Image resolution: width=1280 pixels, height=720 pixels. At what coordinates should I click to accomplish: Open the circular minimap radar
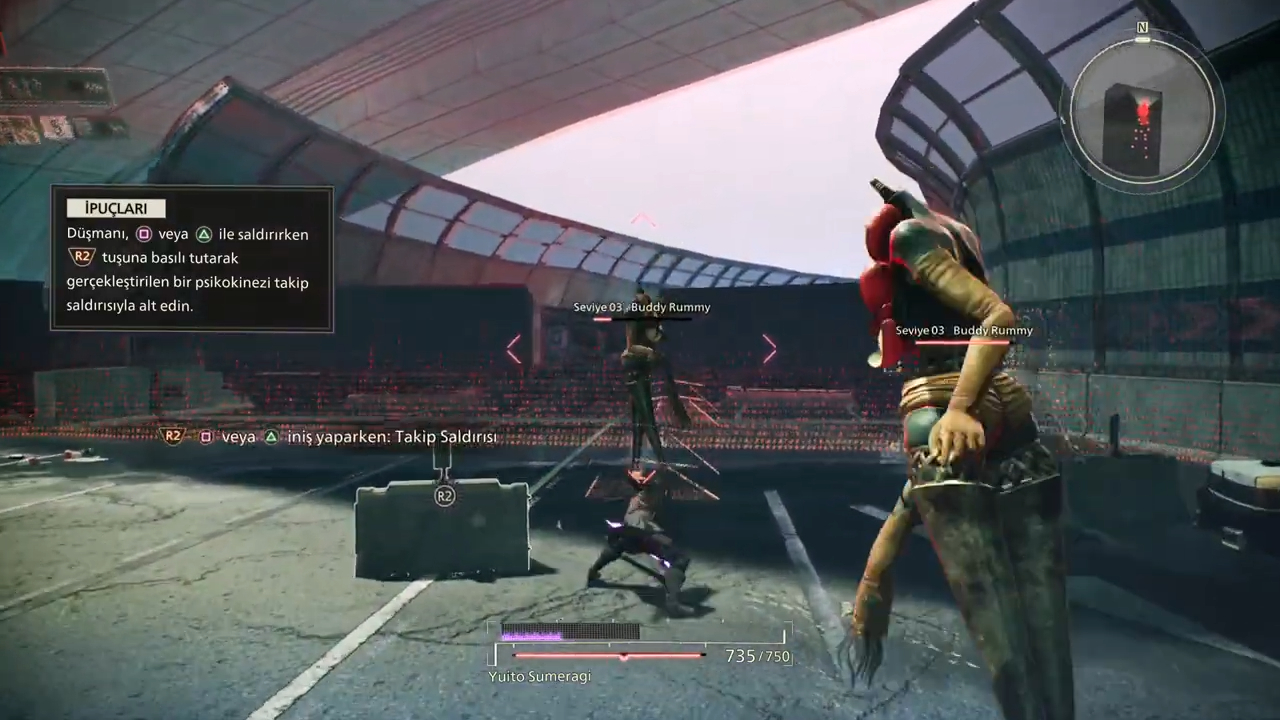pos(1140,113)
